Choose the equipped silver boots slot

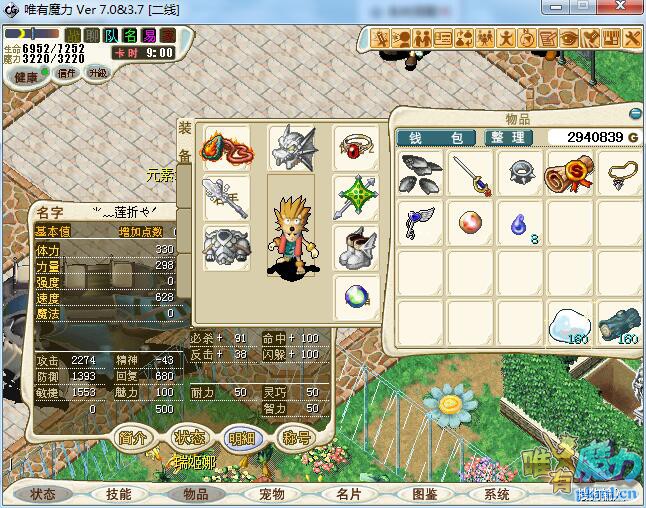point(356,246)
